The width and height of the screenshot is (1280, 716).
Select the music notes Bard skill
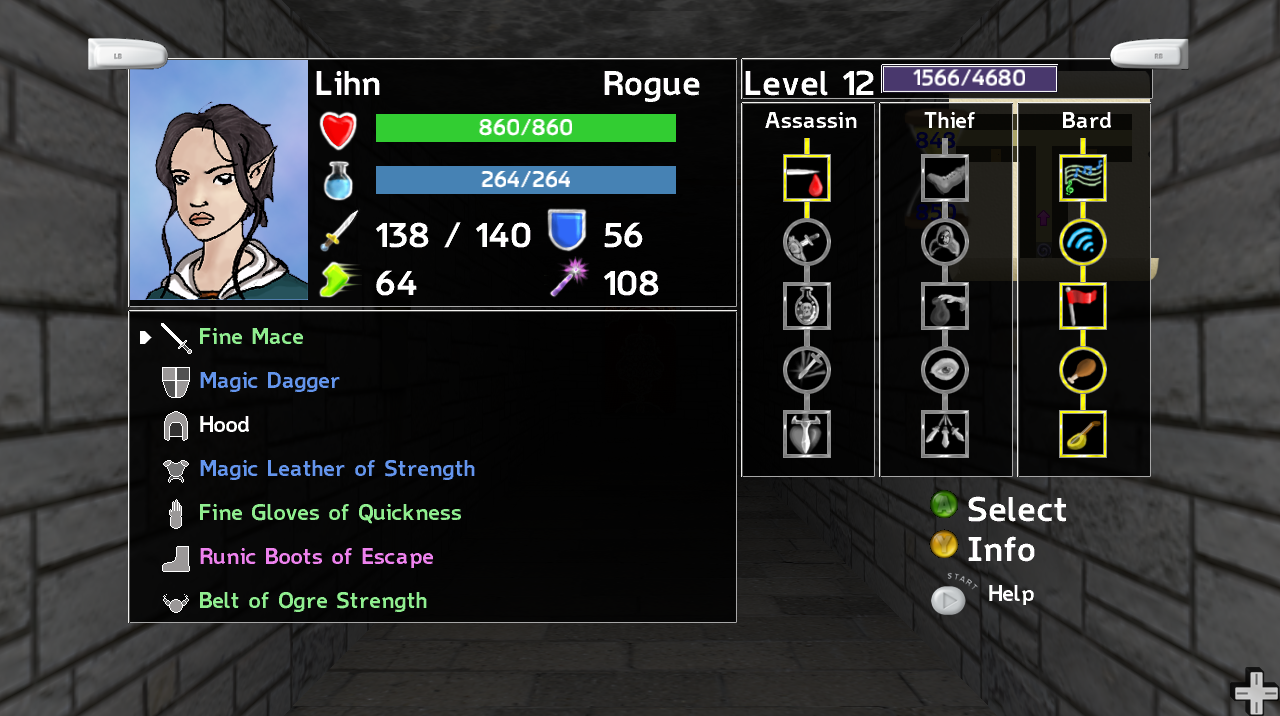click(x=1083, y=179)
